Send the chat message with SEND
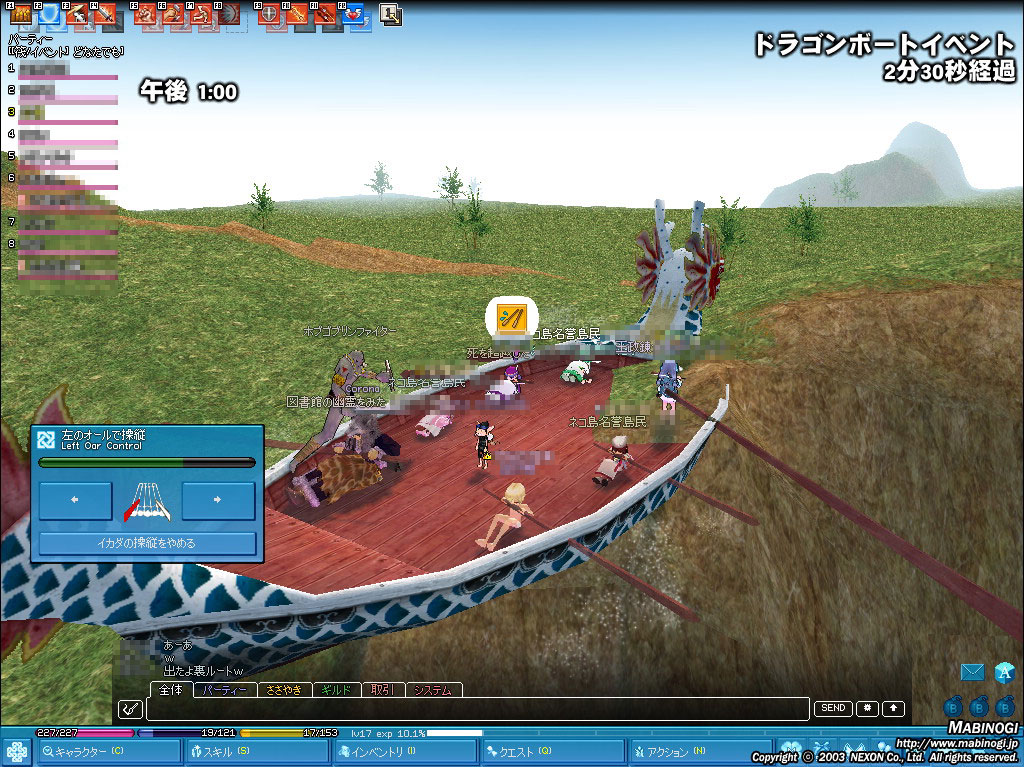Image resolution: width=1024 pixels, height=767 pixels. (x=832, y=708)
